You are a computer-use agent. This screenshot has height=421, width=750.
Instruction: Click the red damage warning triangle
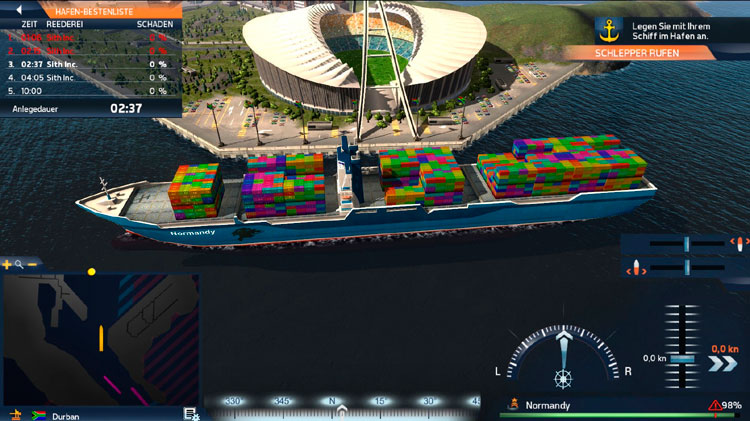[715, 405]
